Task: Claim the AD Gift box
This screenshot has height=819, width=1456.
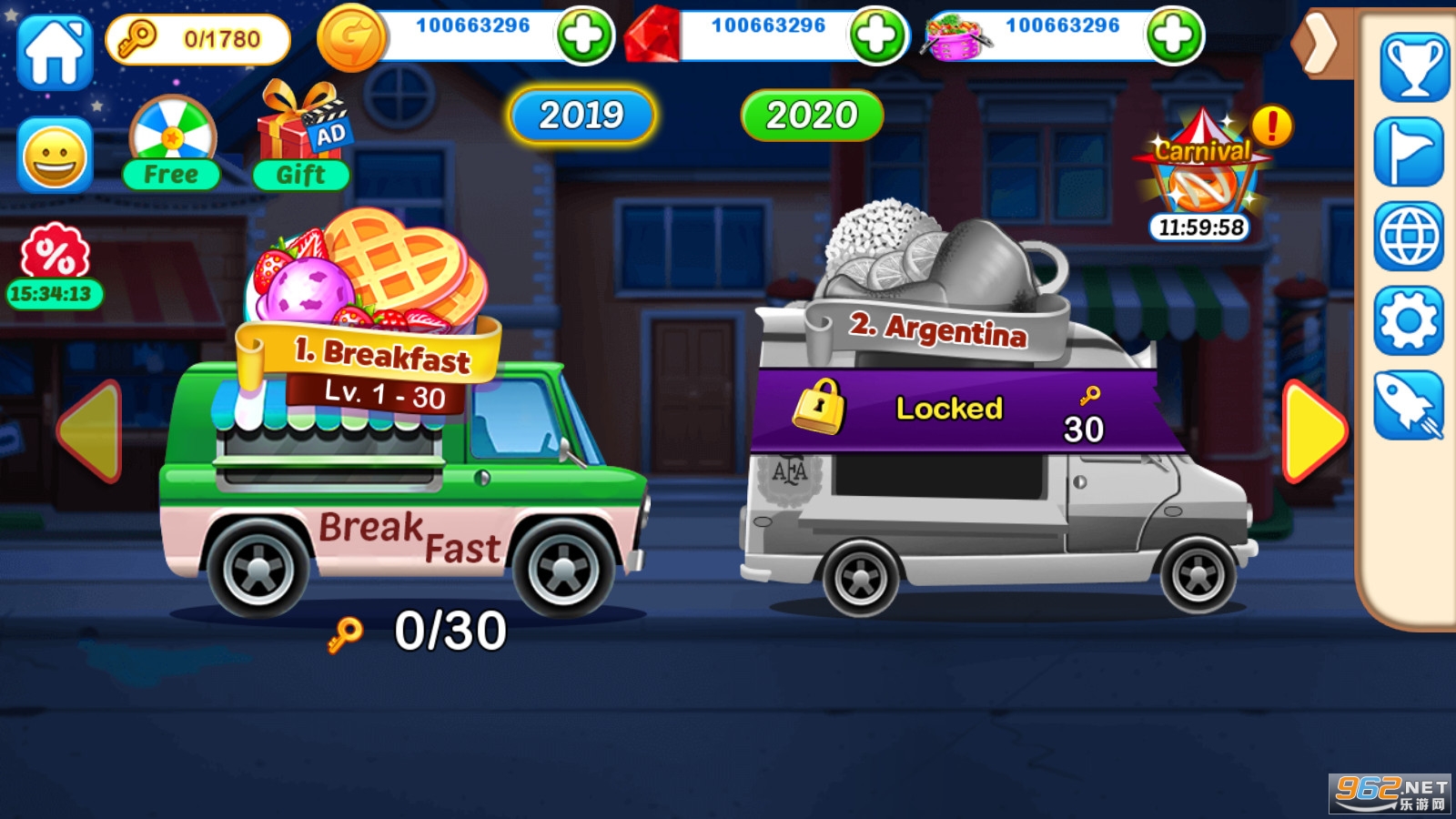Action: point(301,138)
